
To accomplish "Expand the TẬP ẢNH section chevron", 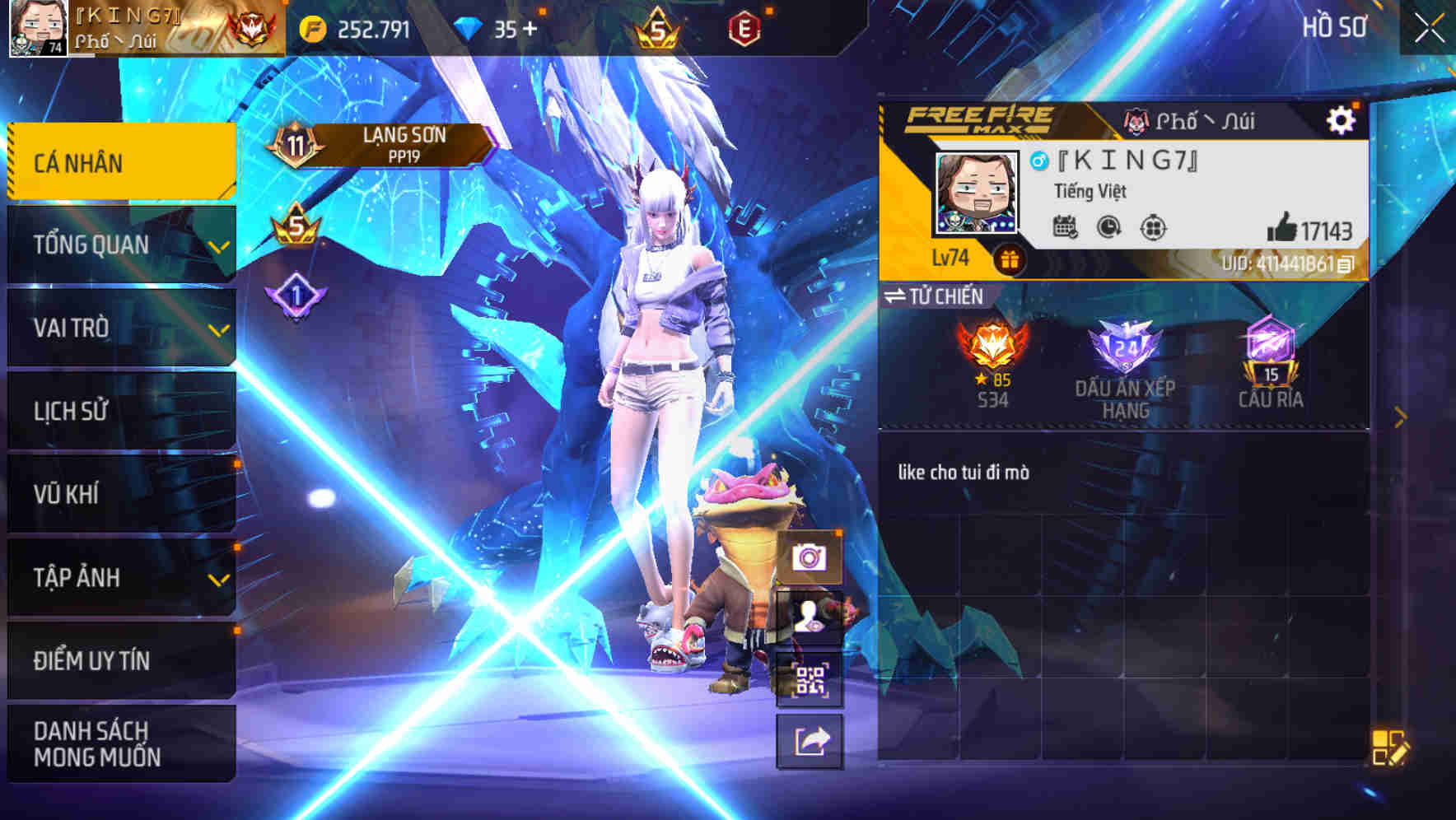I will [219, 582].
